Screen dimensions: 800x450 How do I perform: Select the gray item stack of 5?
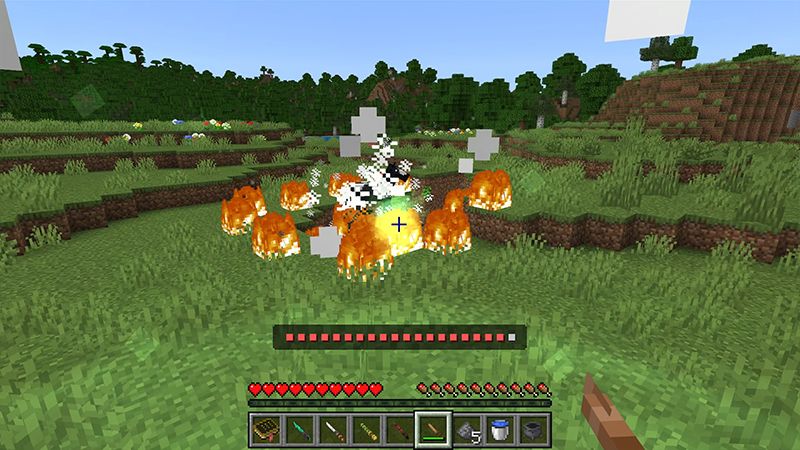click(x=466, y=430)
